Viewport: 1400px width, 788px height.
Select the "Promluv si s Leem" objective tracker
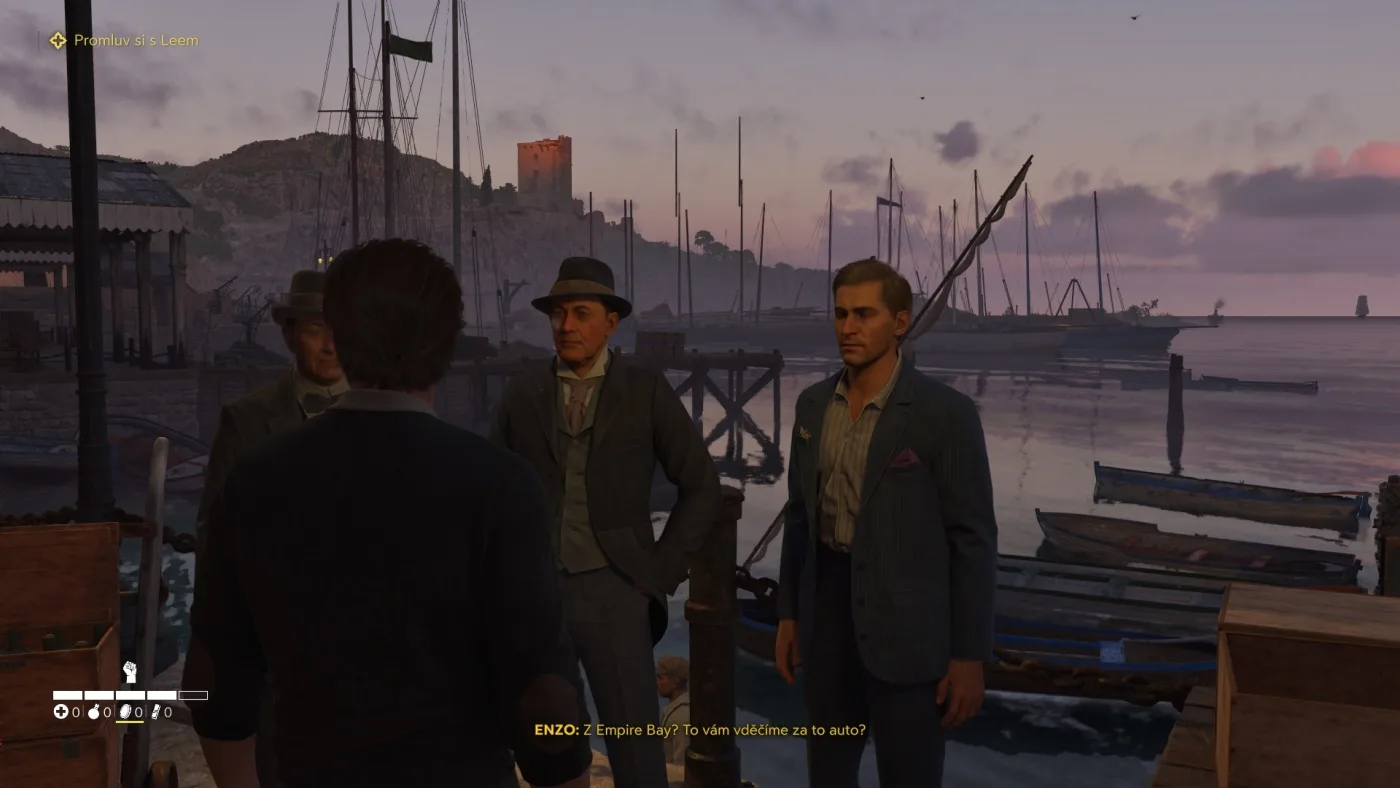[125, 41]
